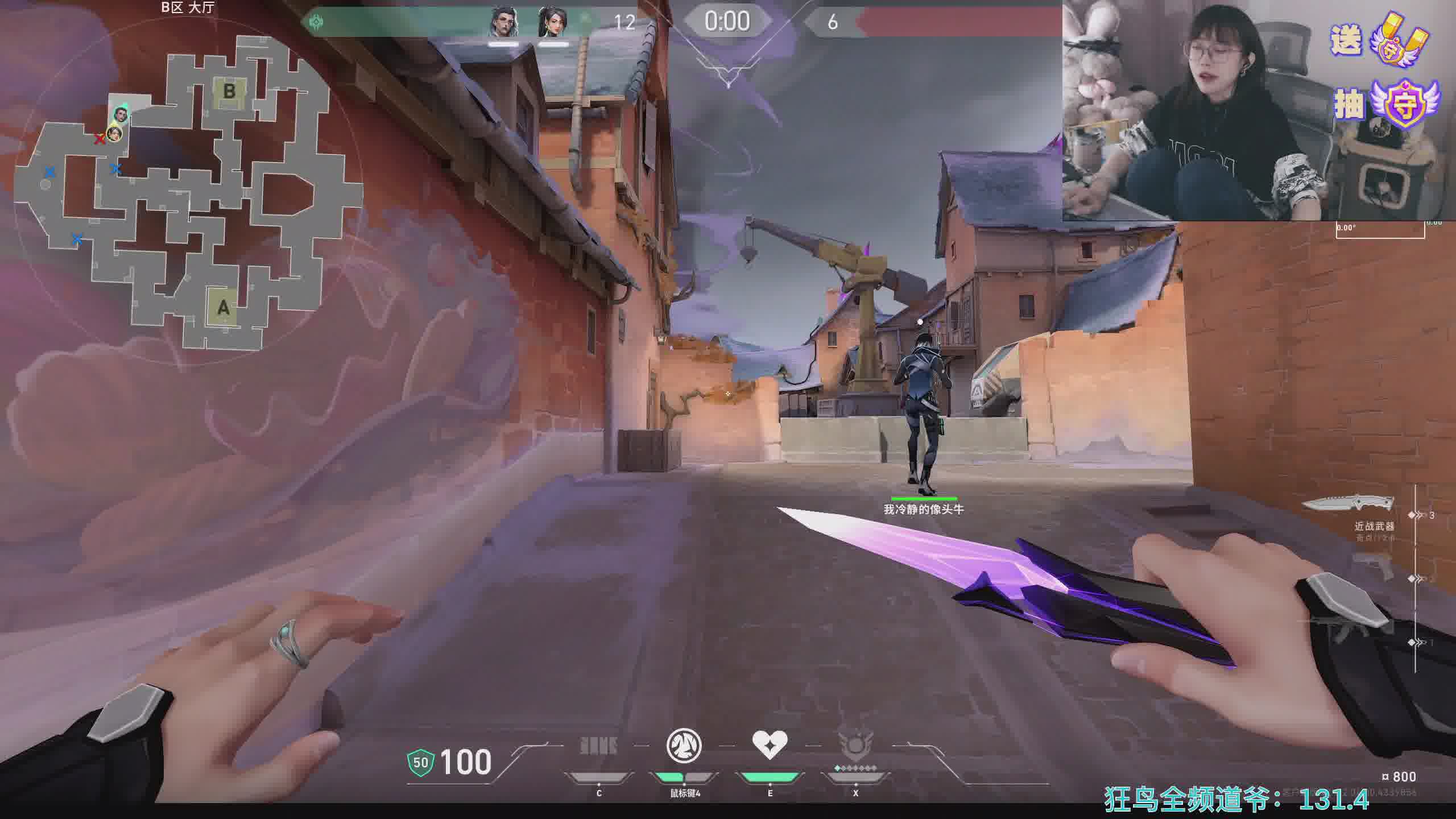Click the dark-haired female agent portrait

coord(552,24)
